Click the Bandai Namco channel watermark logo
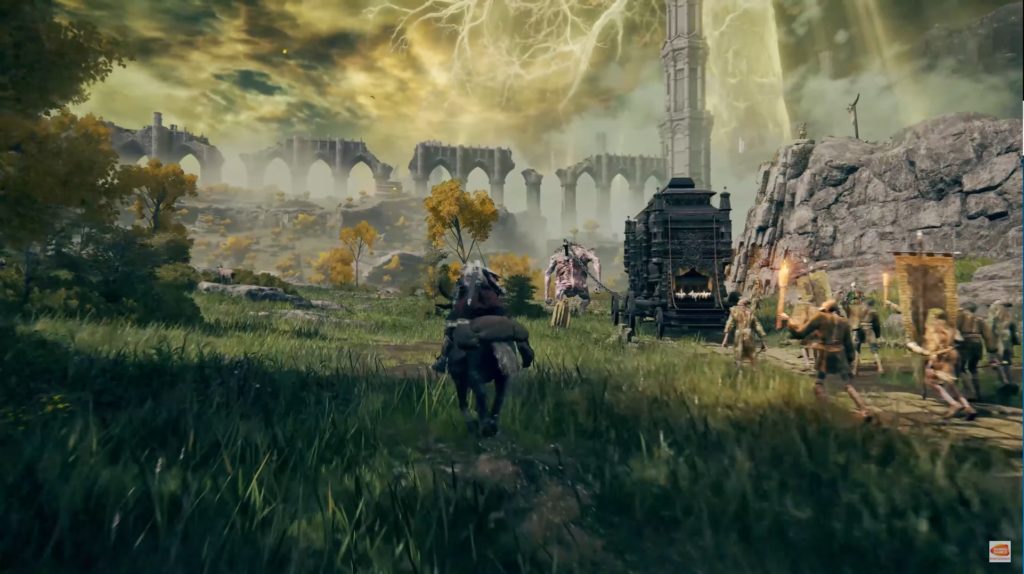1024x574 pixels. (x=999, y=551)
